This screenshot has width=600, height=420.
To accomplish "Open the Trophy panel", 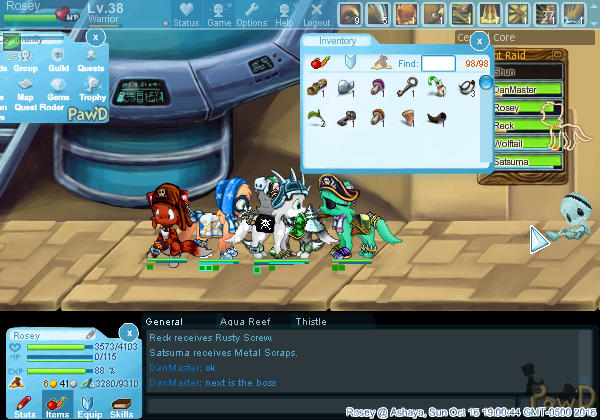I will click(x=92, y=91).
